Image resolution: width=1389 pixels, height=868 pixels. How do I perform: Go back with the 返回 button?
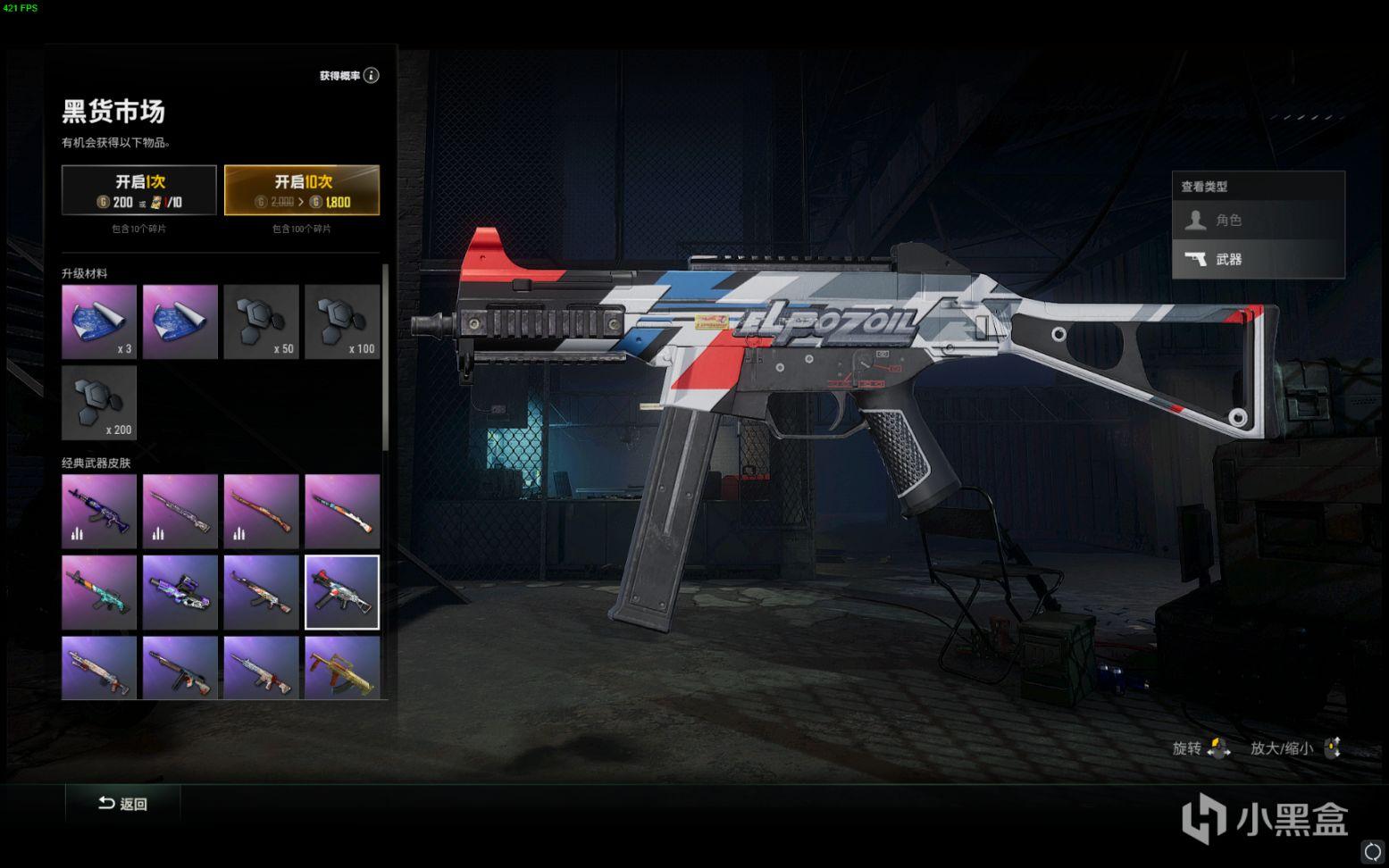tap(123, 804)
